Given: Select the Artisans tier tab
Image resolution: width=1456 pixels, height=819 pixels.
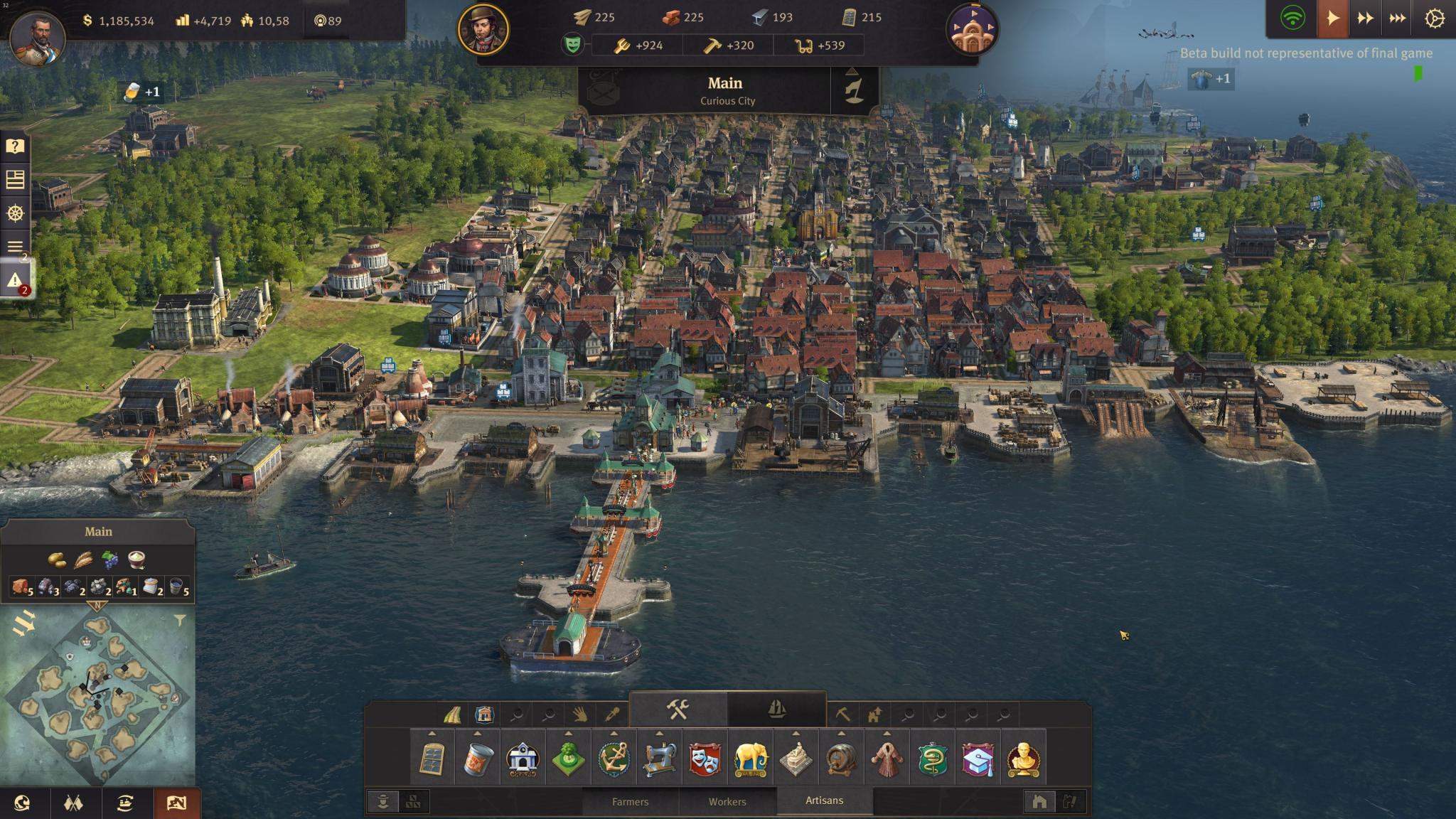Looking at the screenshot, I should tap(824, 801).
